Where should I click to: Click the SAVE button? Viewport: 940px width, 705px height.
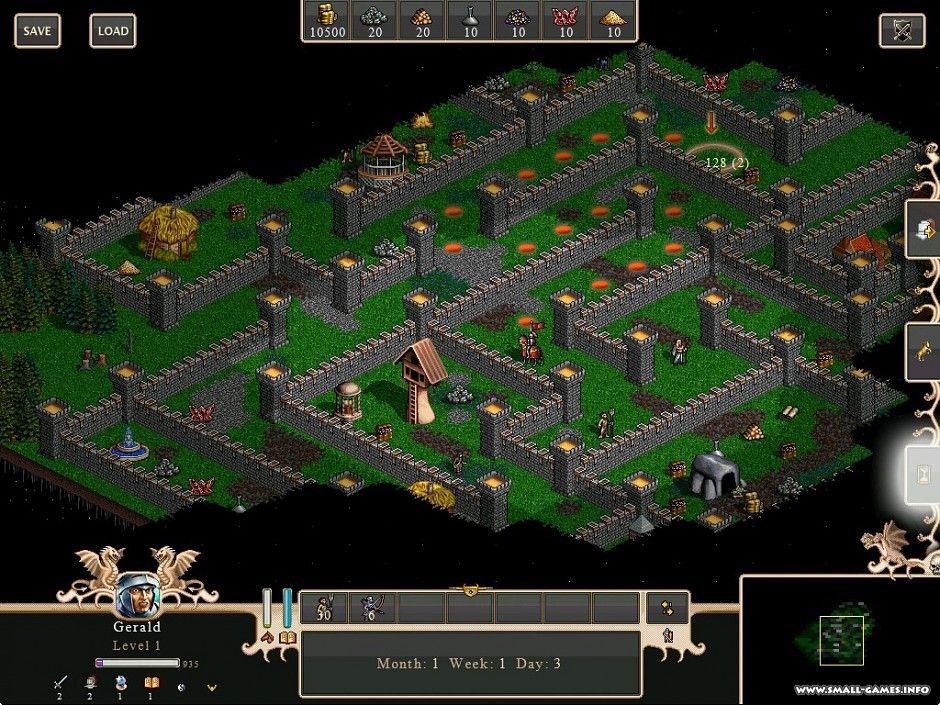pos(37,31)
